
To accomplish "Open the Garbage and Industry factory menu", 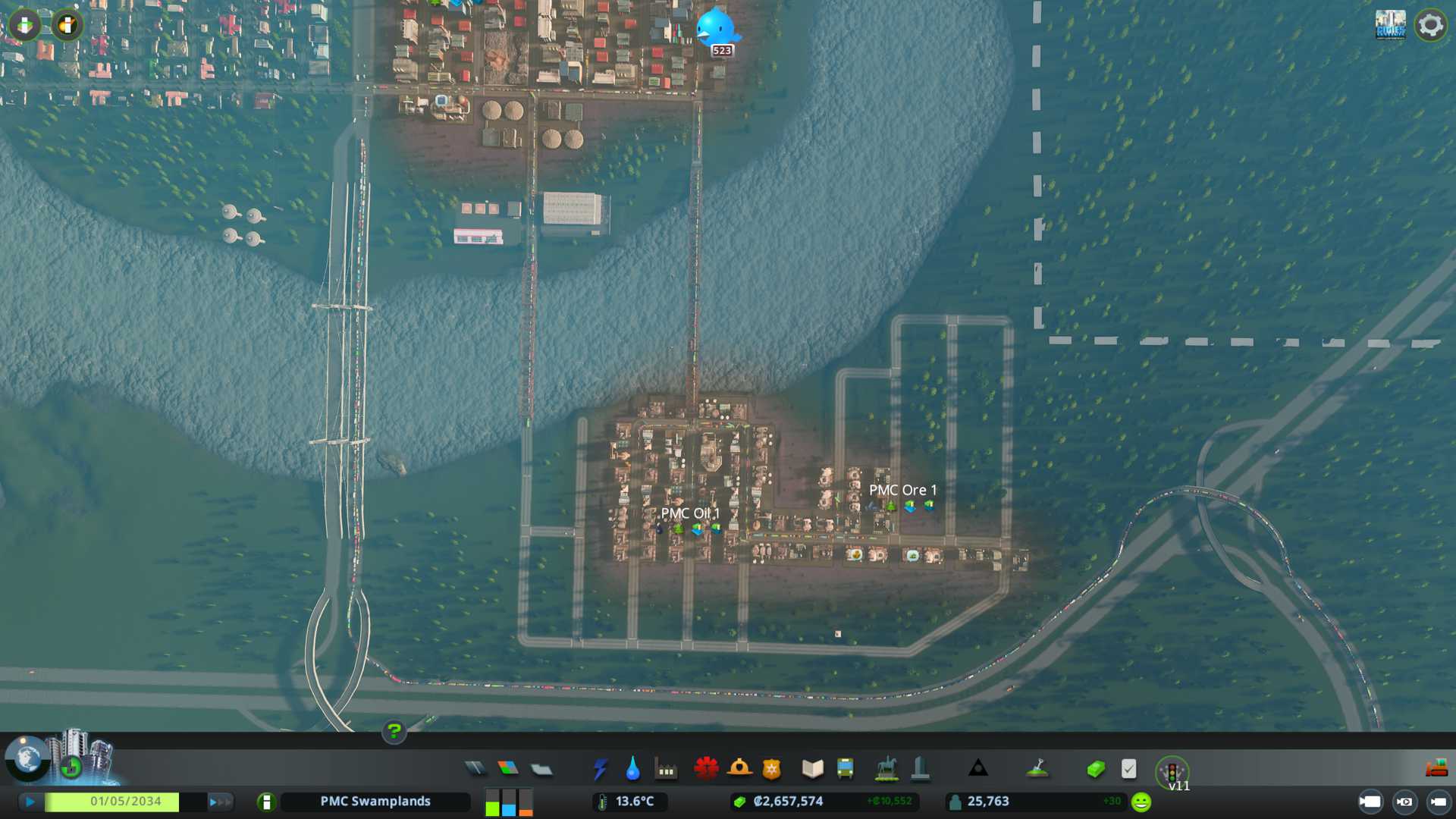I will 666,769.
